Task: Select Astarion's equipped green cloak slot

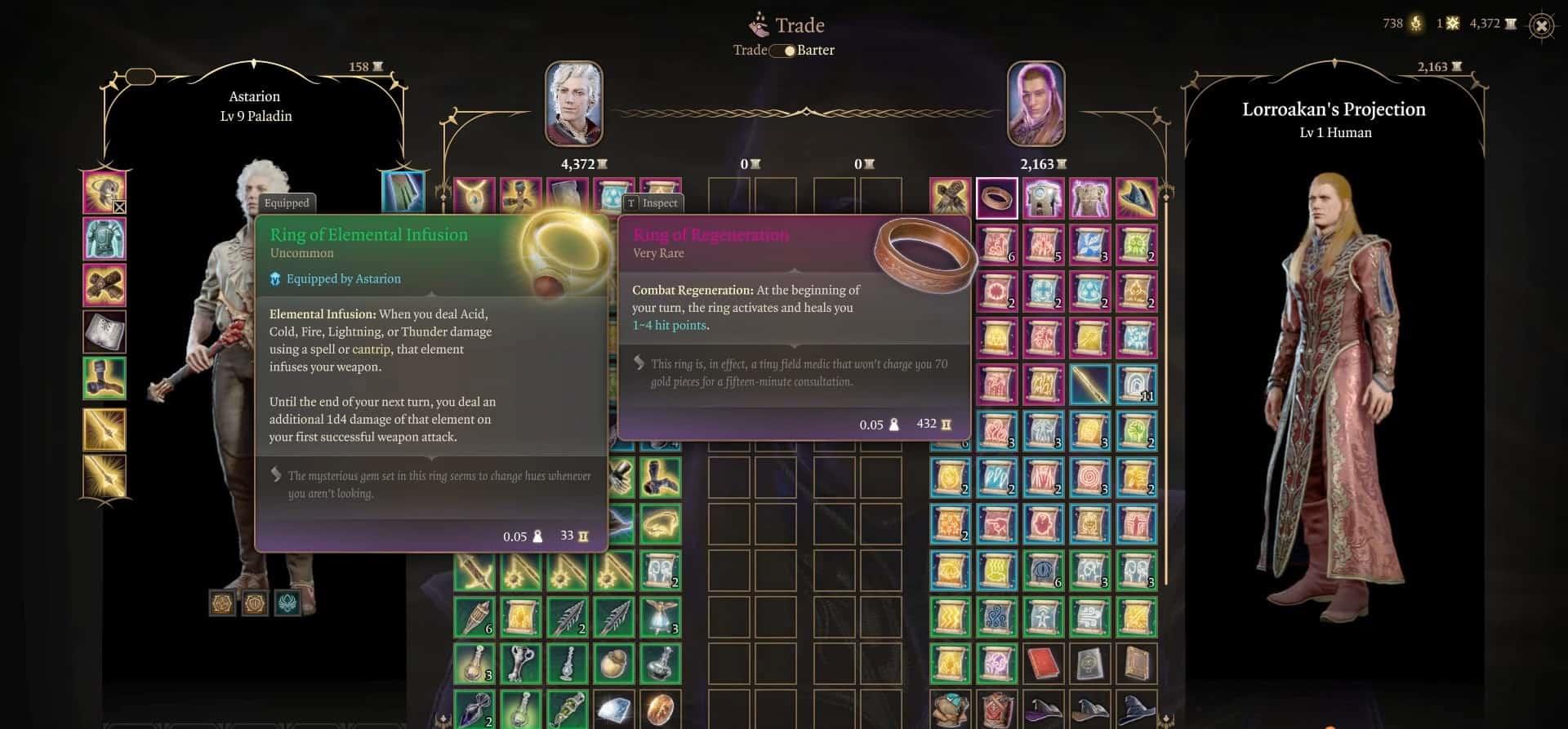Action: click(403, 193)
